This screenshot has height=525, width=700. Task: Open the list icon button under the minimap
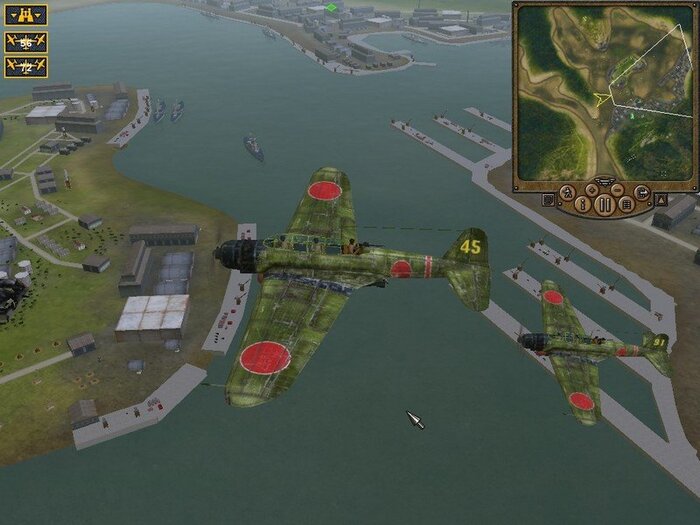pyautogui.click(x=624, y=205)
